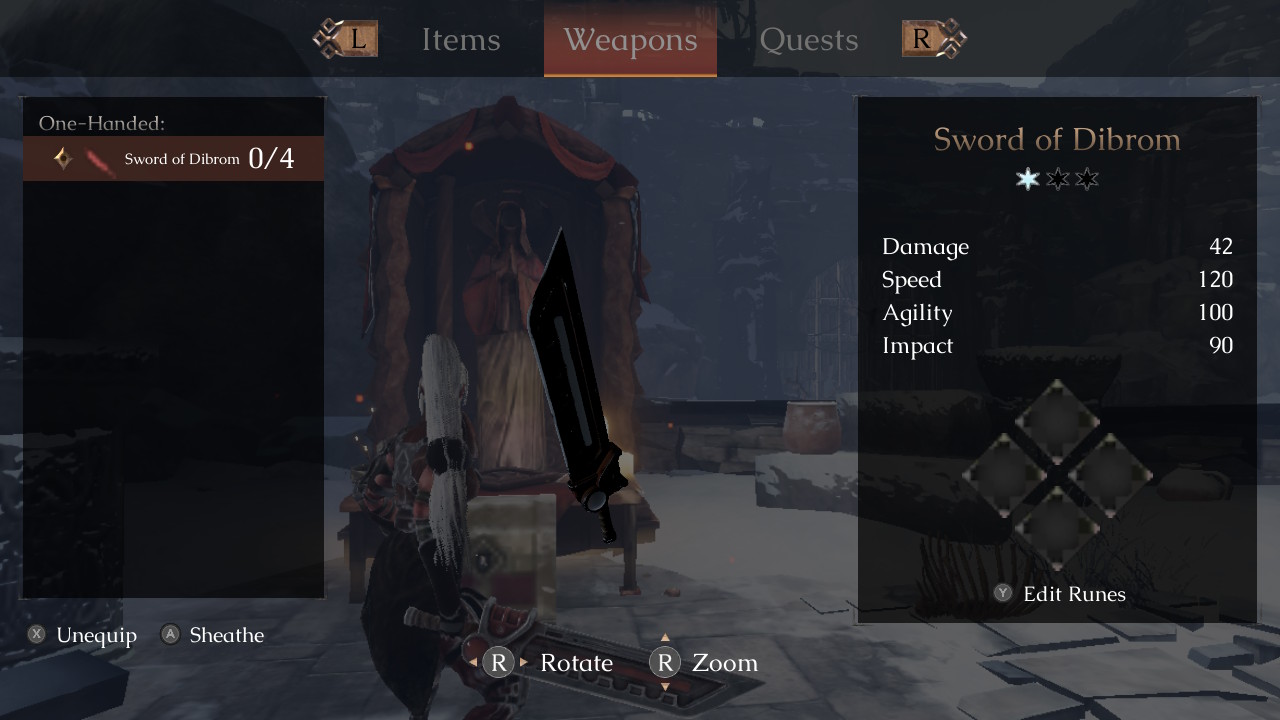Sheathe the equipped sword
The width and height of the screenshot is (1280, 720).
point(213,635)
